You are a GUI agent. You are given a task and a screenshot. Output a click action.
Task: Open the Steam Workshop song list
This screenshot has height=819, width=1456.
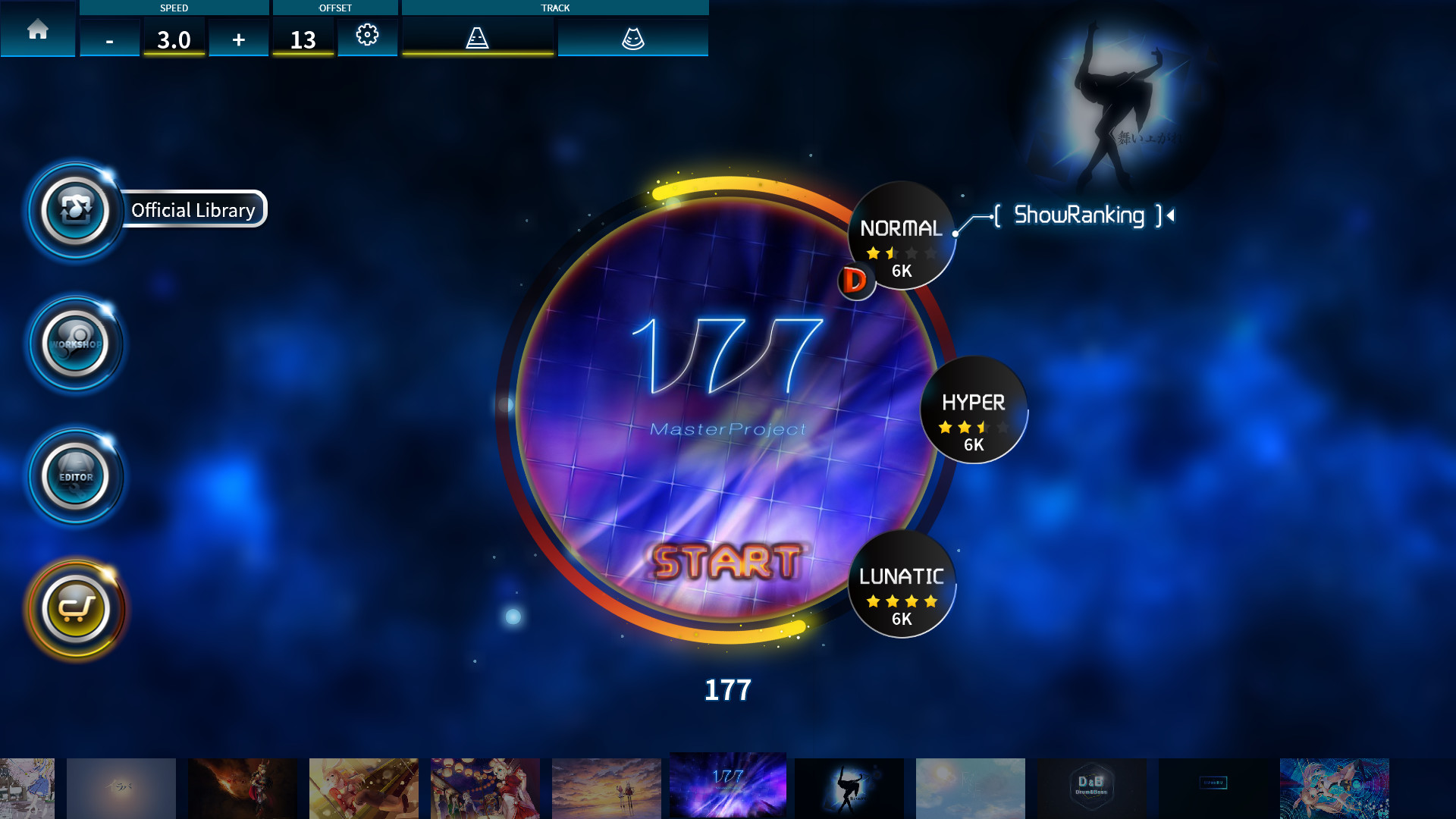(76, 344)
